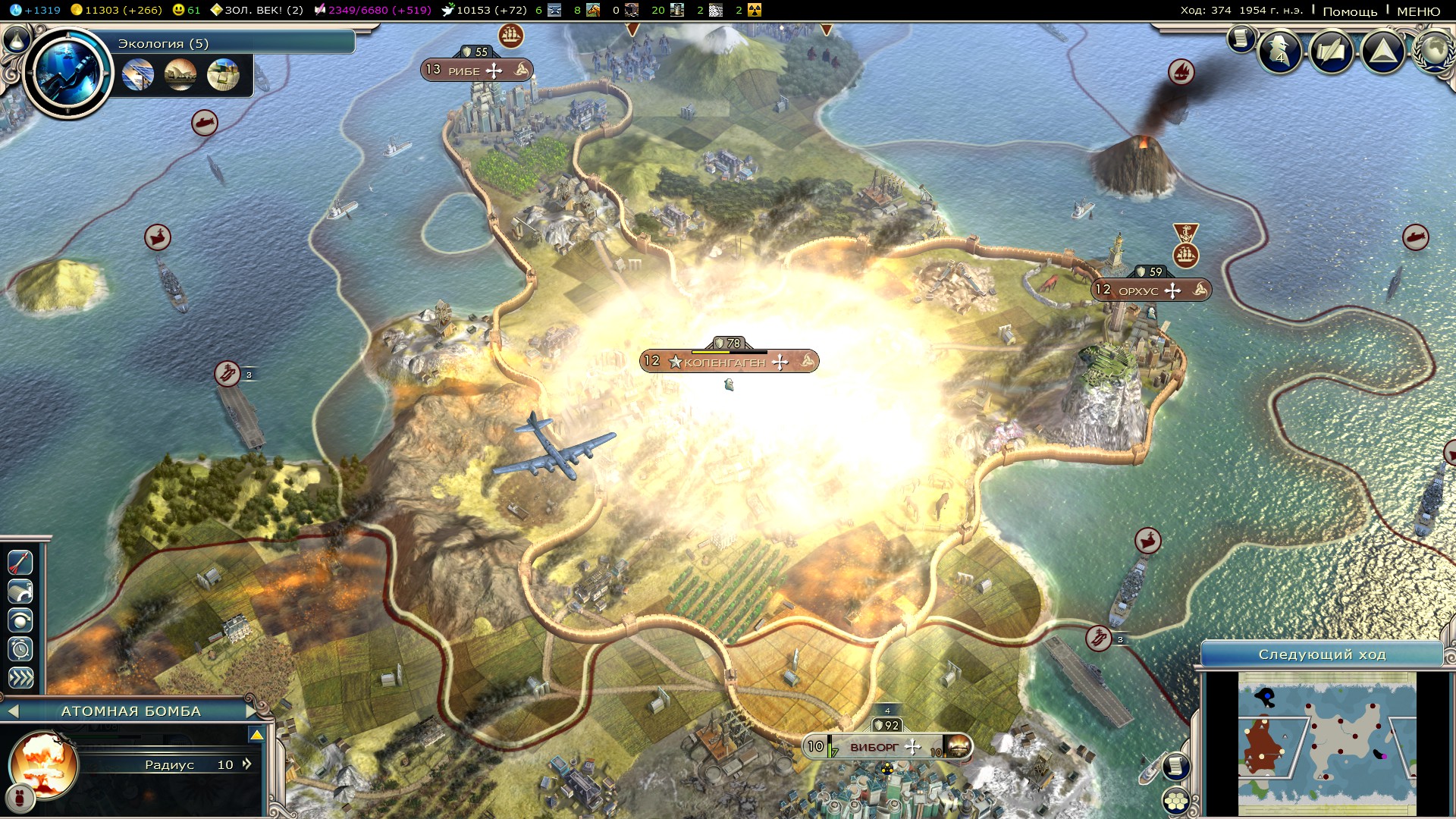
Task: Open the social policies triangle icon
Action: click(x=1383, y=52)
